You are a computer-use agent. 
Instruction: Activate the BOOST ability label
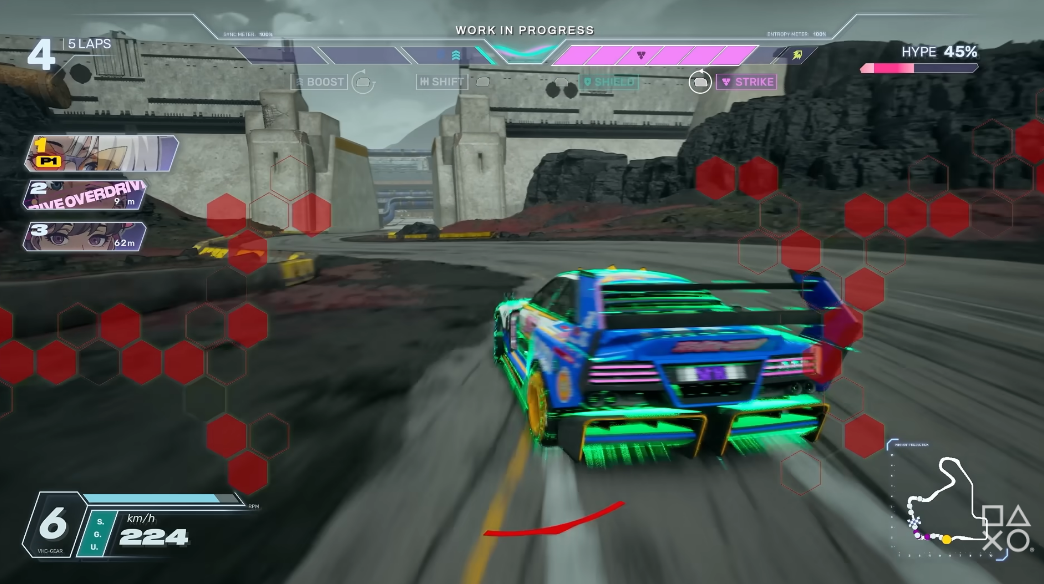(x=319, y=82)
